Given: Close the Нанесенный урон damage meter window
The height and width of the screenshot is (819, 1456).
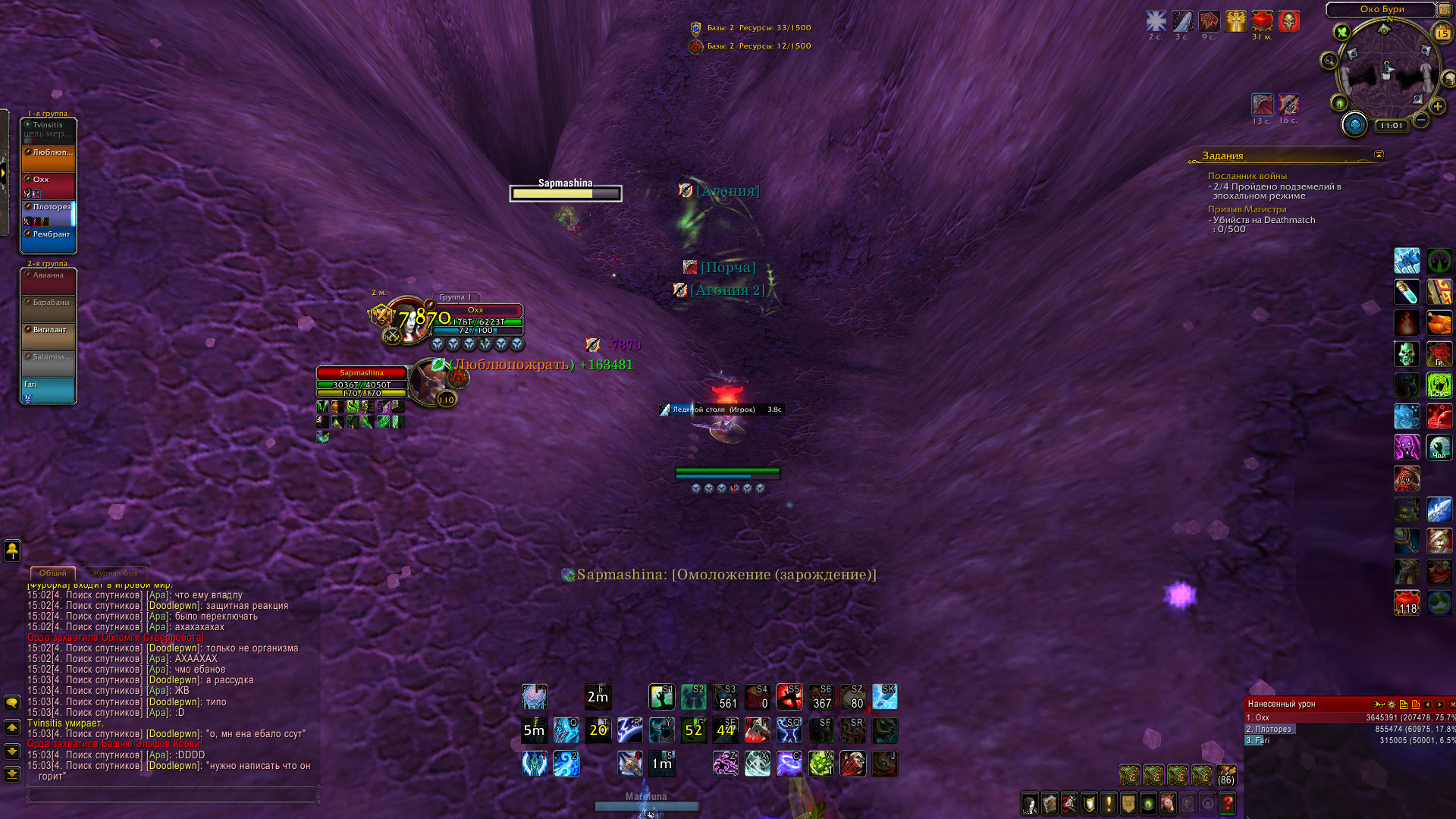Looking at the screenshot, I should click(x=1451, y=704).
